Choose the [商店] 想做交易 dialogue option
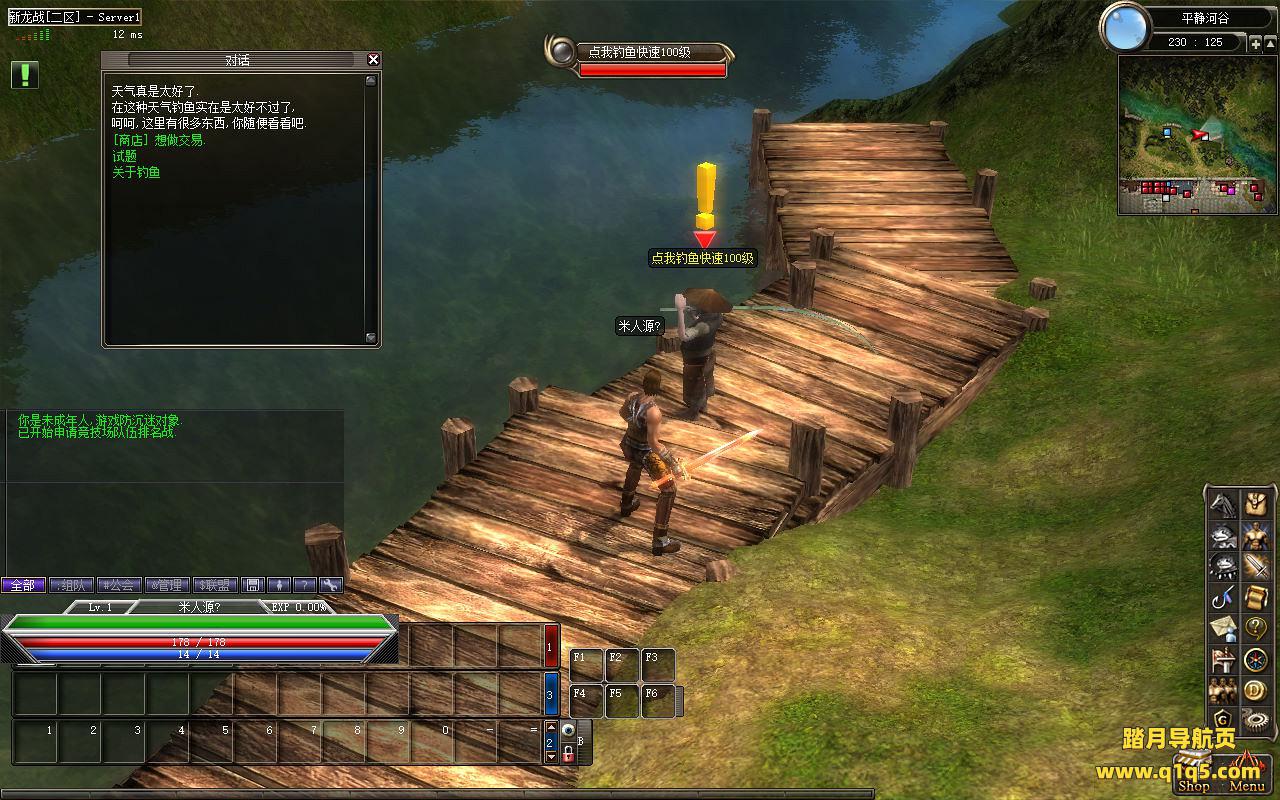1280x800 pixels. (x=159, y=140)
